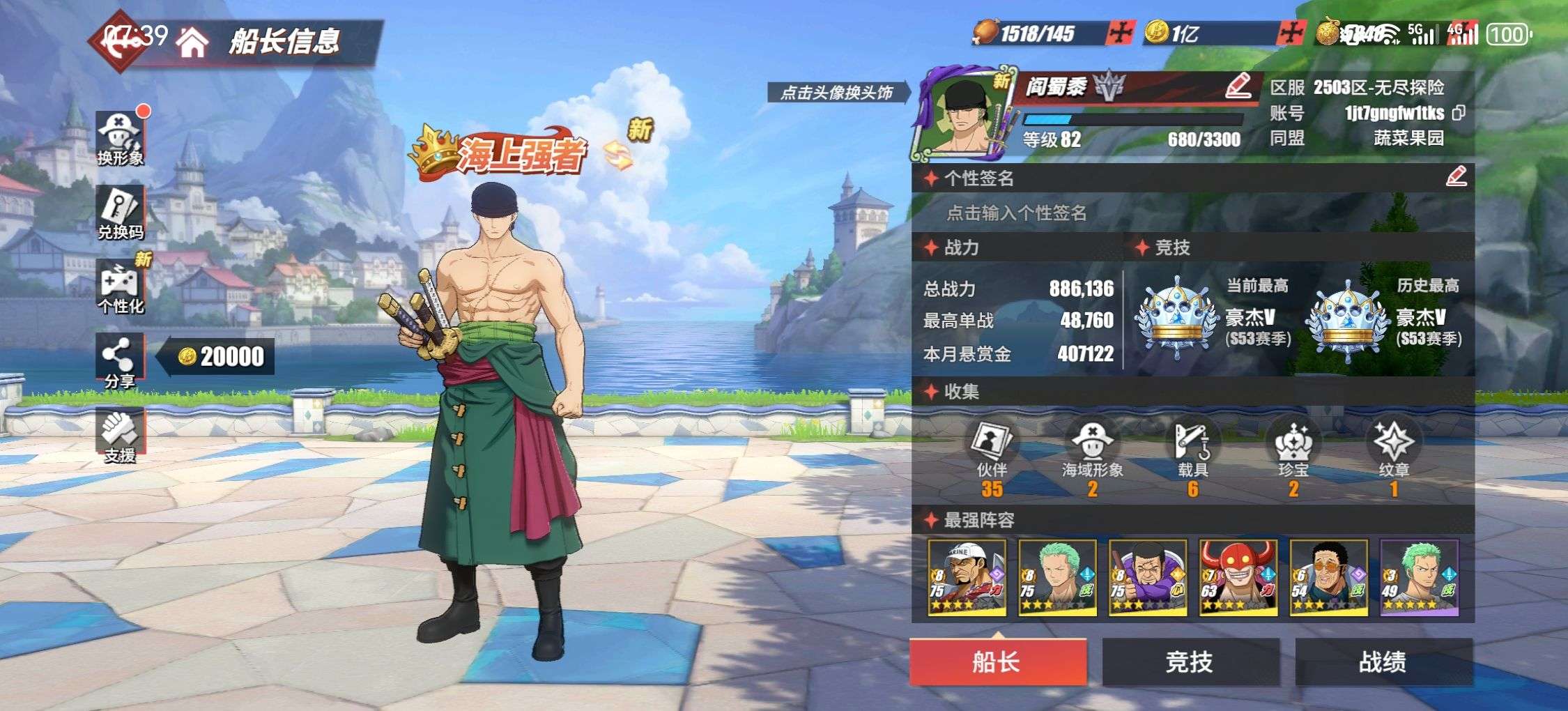The width and height of the screenshot is (1568, 711).
Task: Switch to the 战绩 battle record tab
Action: 1383,661
